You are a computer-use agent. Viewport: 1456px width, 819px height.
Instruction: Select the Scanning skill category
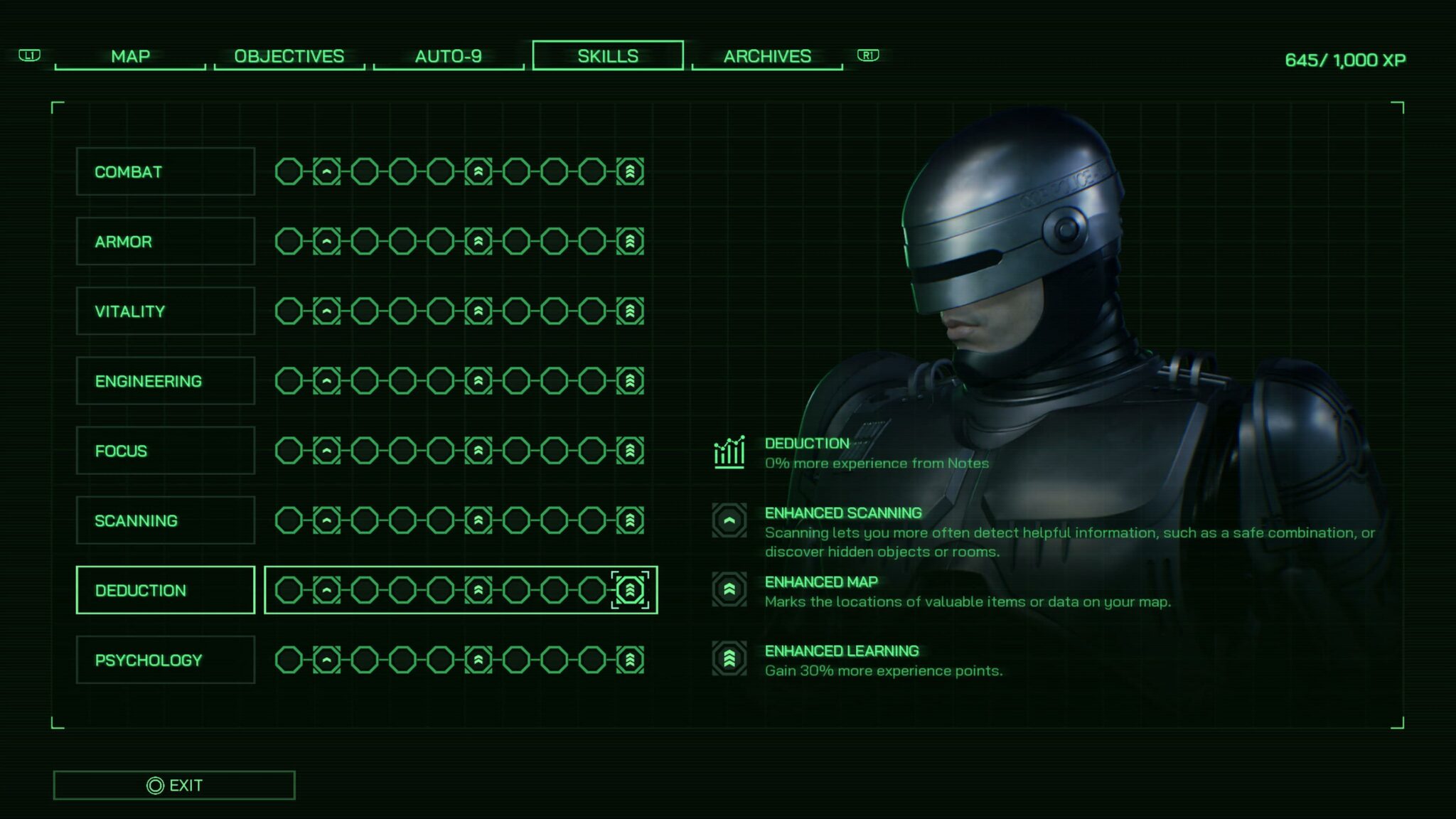[165, 520]
